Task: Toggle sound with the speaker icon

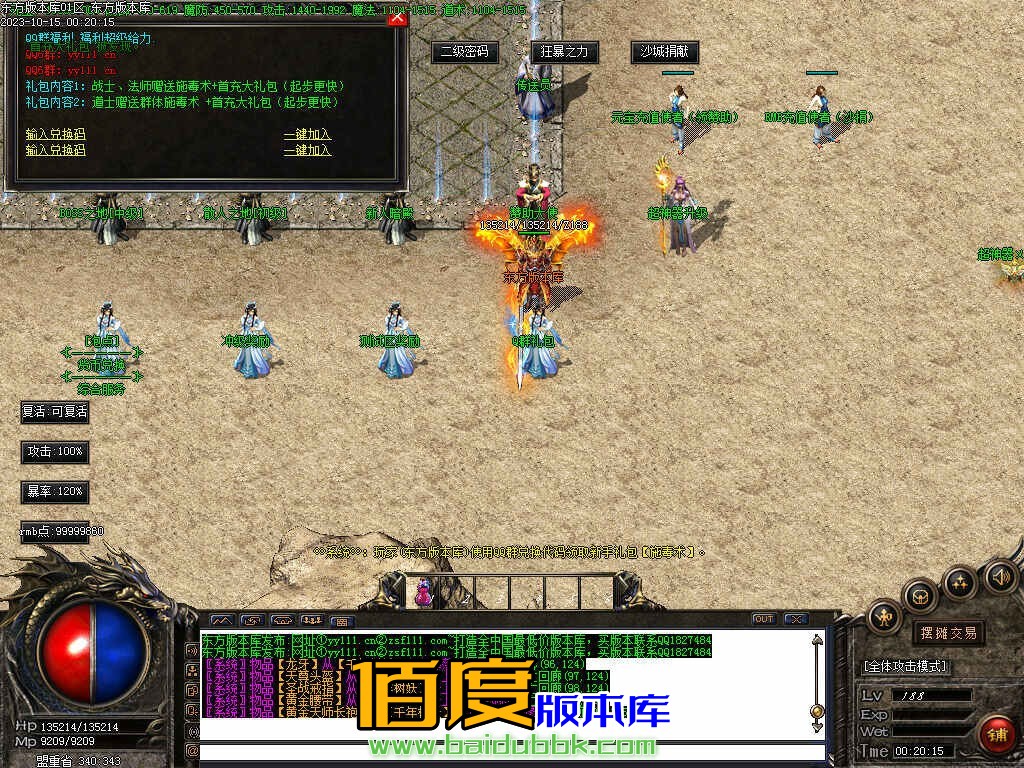Action: coord(1001,576)
